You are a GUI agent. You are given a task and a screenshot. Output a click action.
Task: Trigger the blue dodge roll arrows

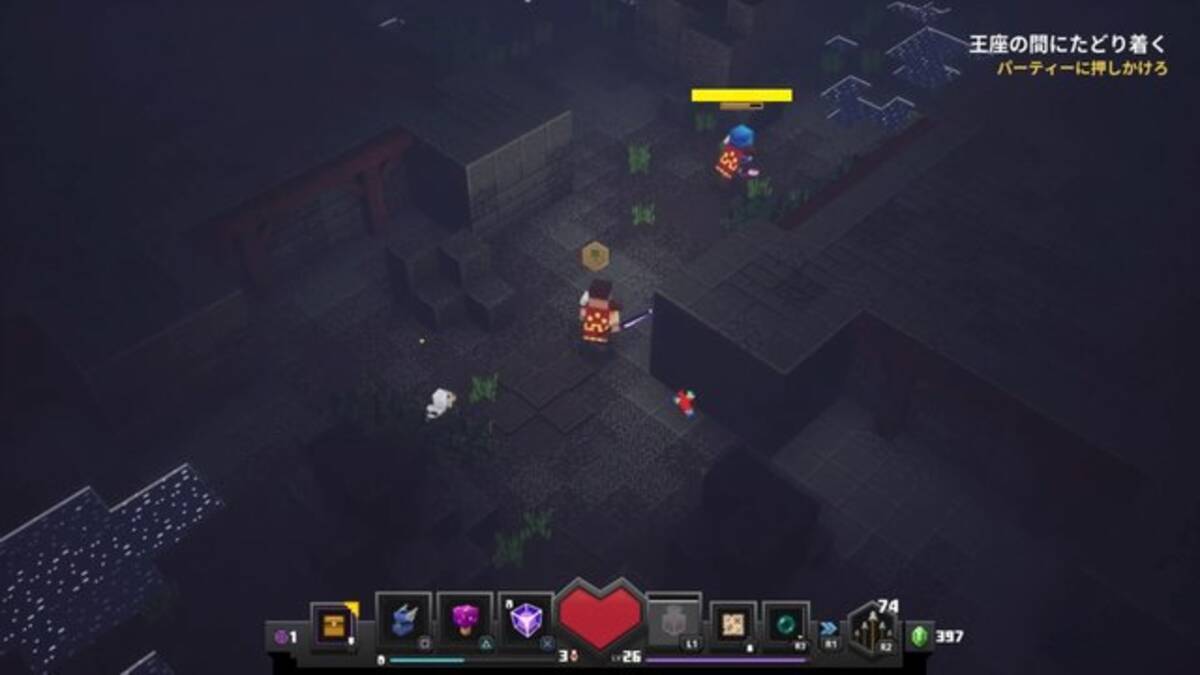point(829,628)
